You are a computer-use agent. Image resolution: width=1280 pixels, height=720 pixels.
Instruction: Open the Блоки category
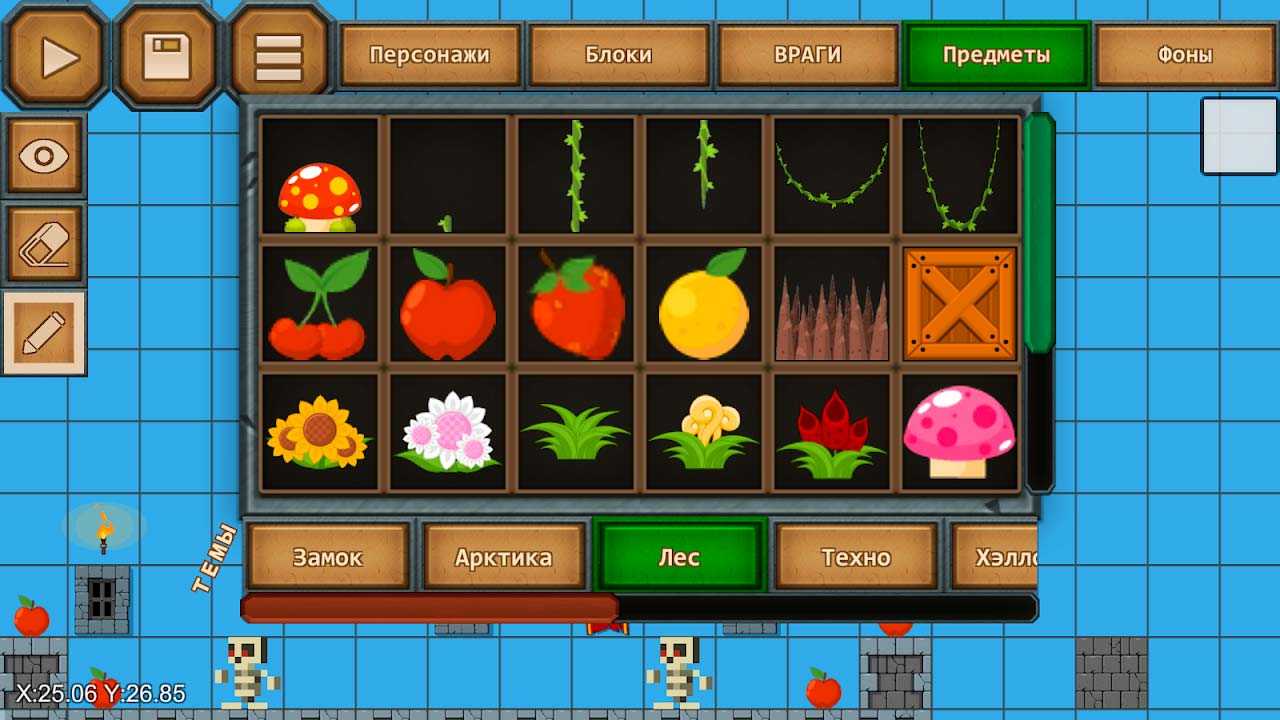point(618,55)
